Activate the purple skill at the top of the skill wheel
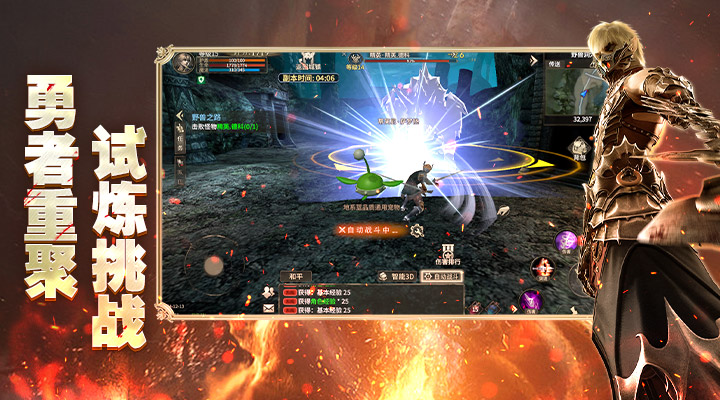The height and width of the screenshot is (400, 720). 564,240
